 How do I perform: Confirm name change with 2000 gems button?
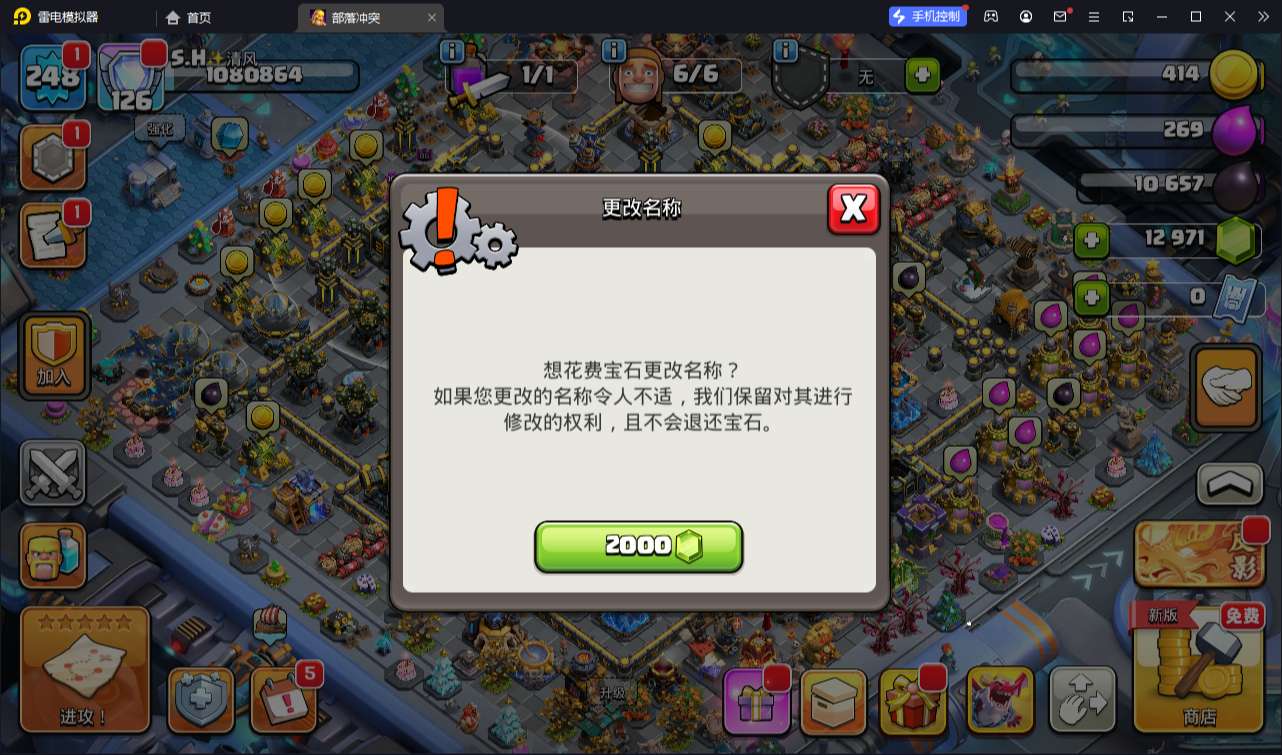638,545
